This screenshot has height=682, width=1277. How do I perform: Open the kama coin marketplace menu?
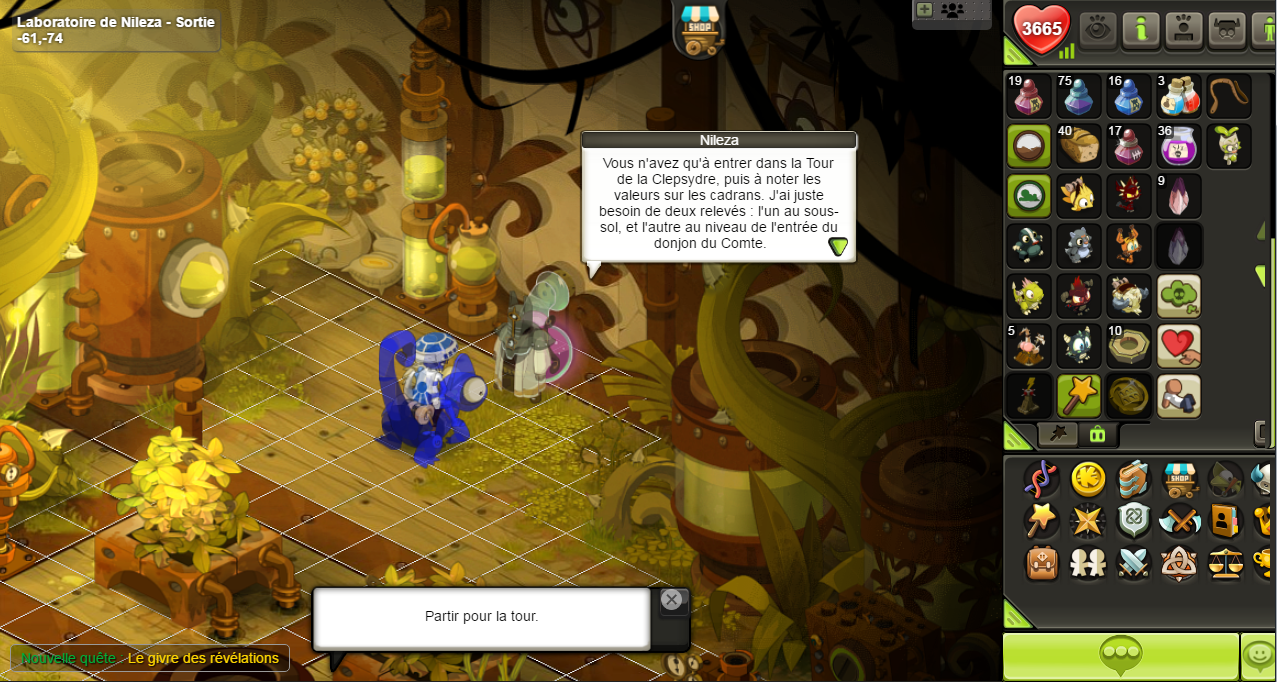[1088, 479]
